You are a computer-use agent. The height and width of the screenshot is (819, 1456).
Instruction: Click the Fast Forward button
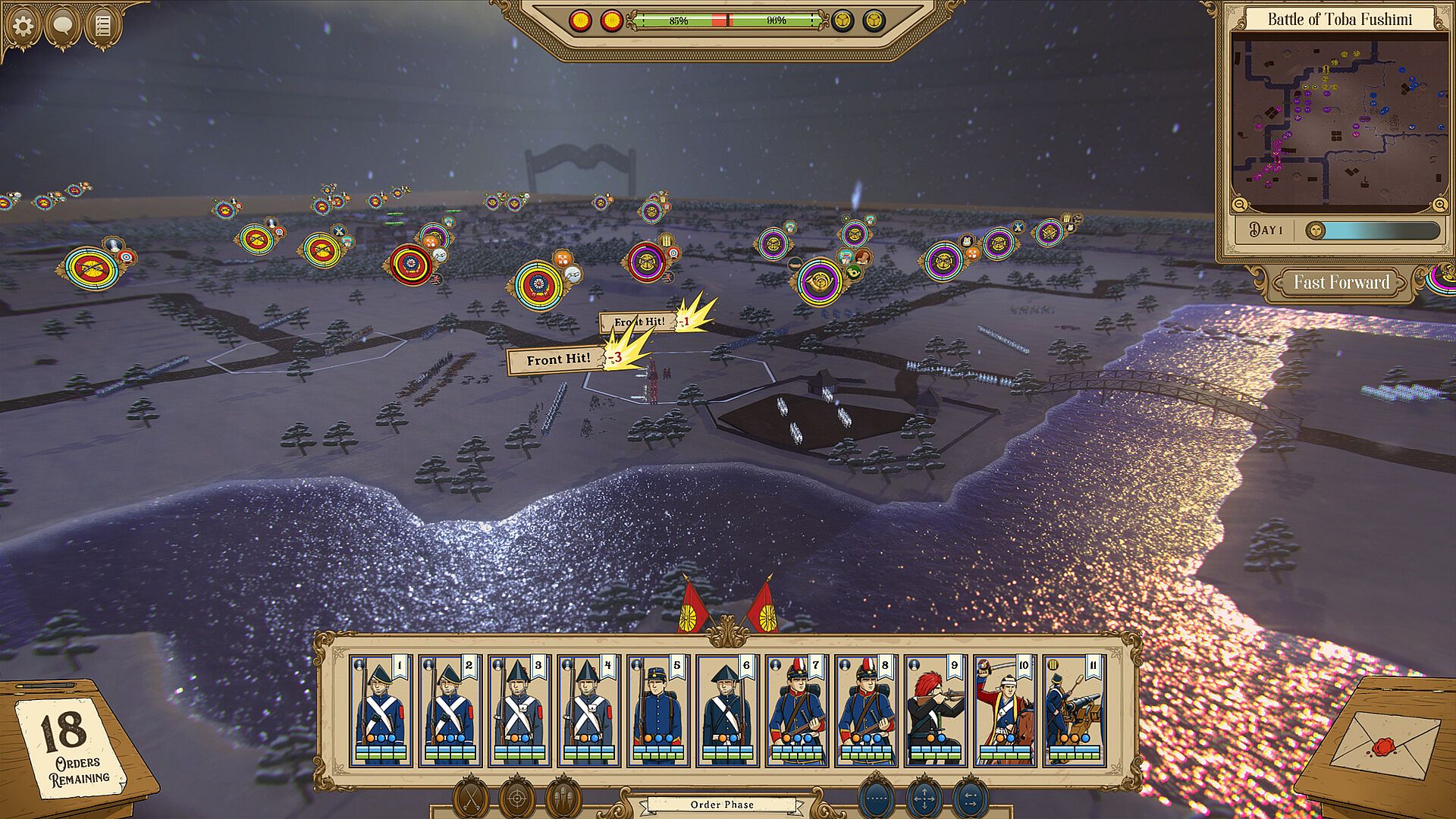[x=1341, y=282]
